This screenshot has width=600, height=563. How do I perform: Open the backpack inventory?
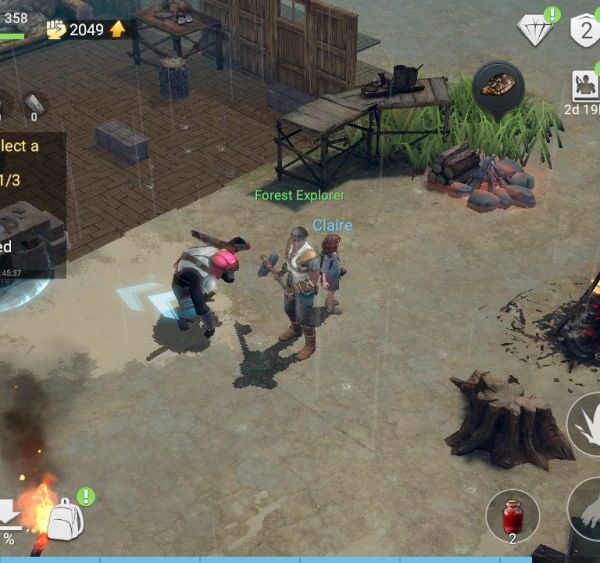[x=66, y=519]
